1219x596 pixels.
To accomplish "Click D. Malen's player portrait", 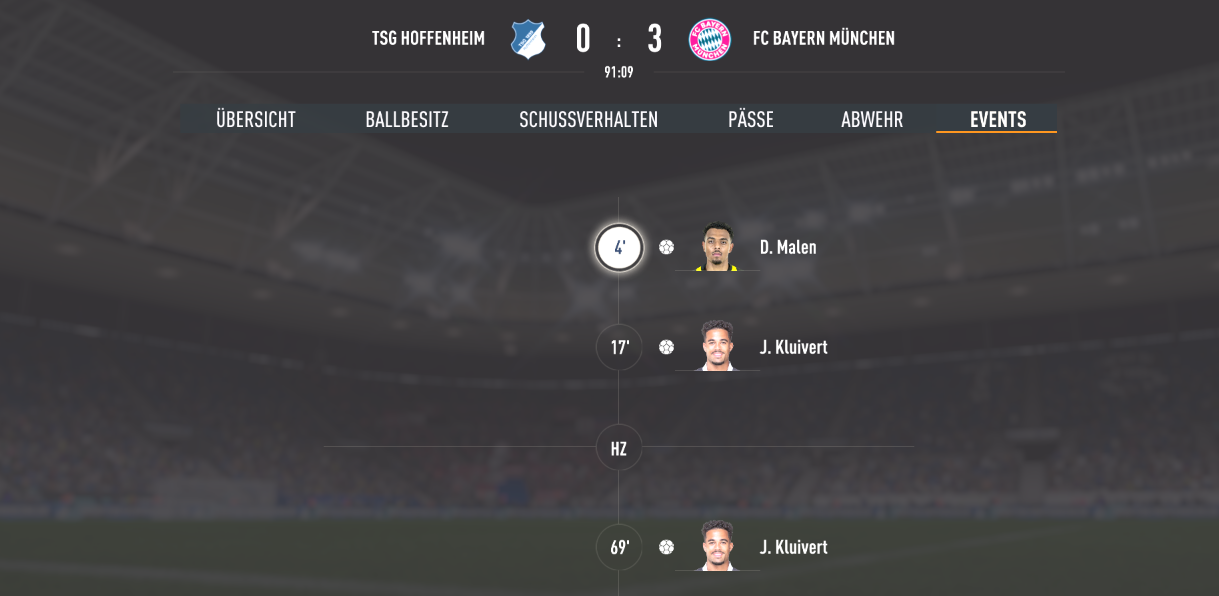I will coord(717,247).
